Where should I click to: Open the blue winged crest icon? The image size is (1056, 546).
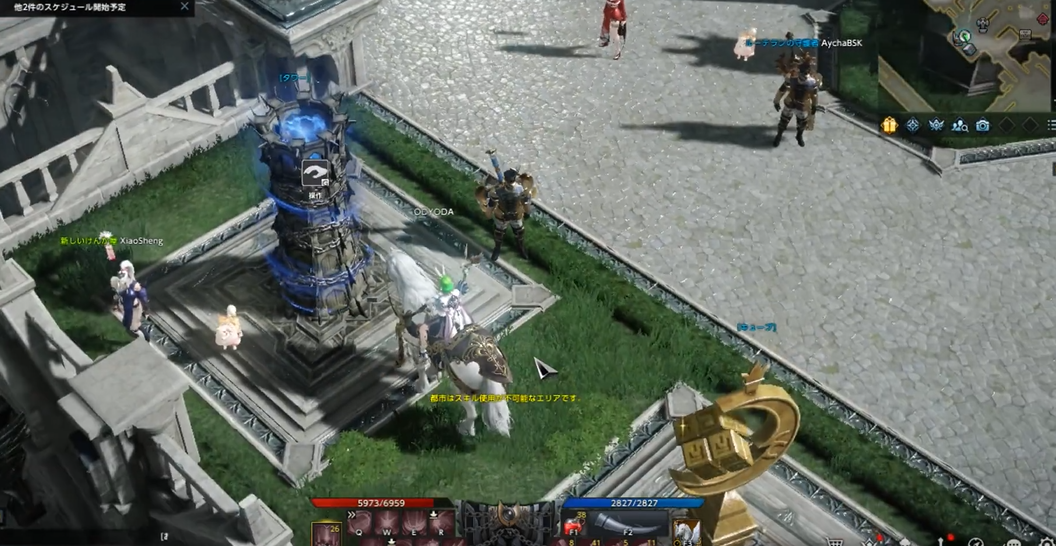tap(937, 125)
